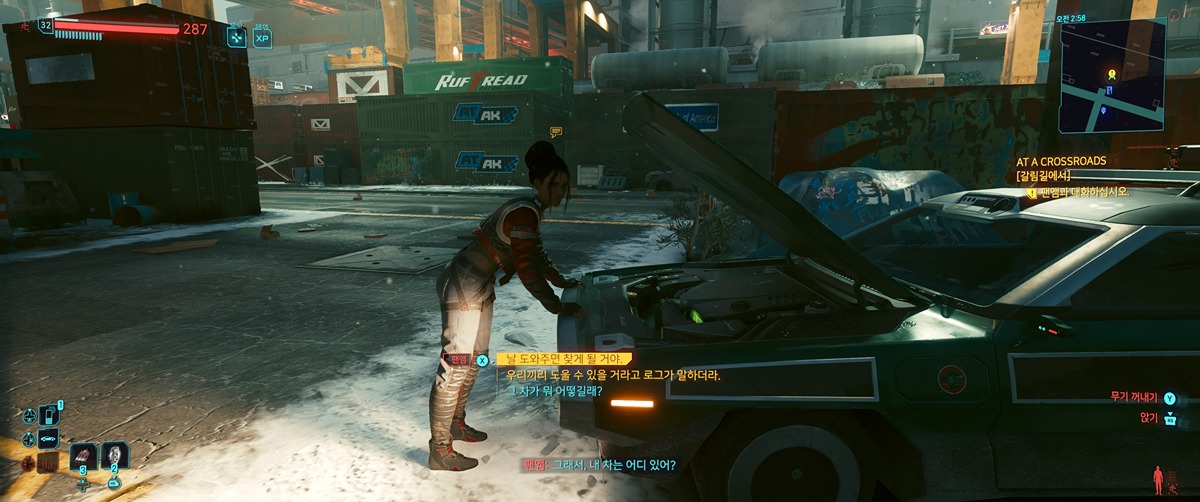Open the phone icon slot
This screenshot has width=1200, height=502.
click(x=48, y=416)
